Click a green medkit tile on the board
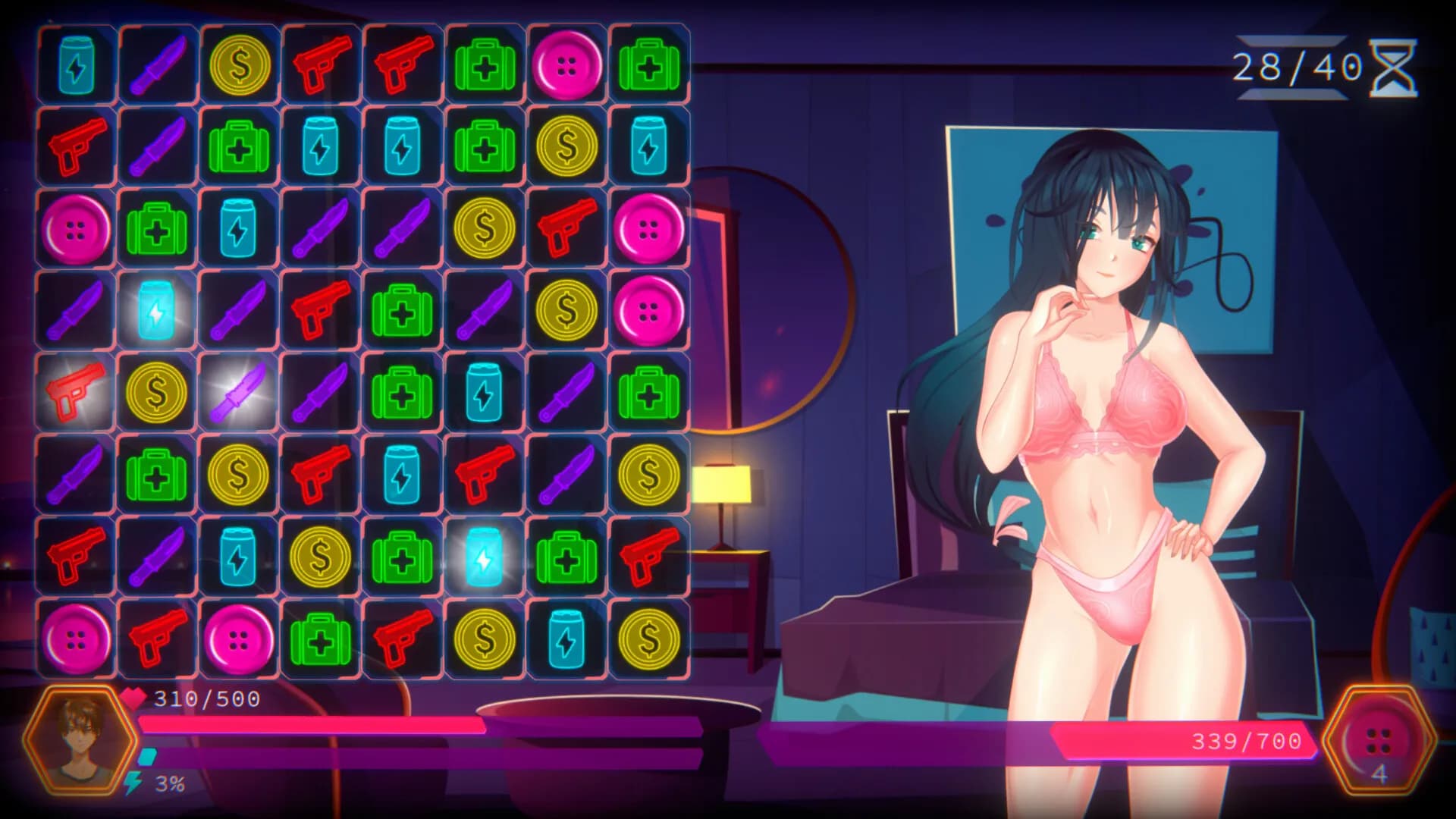The width and height of the screenshot is (1456, 819). 485,66
